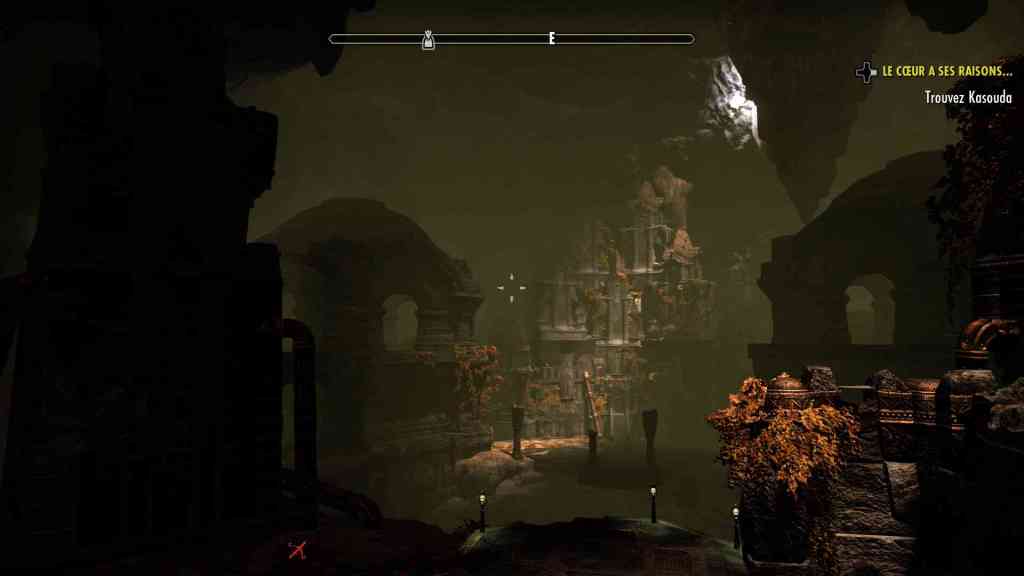The image size is (1024, 576).
Task: Select the Trouvez Kasouda objective
Action: tap(967, 98)
